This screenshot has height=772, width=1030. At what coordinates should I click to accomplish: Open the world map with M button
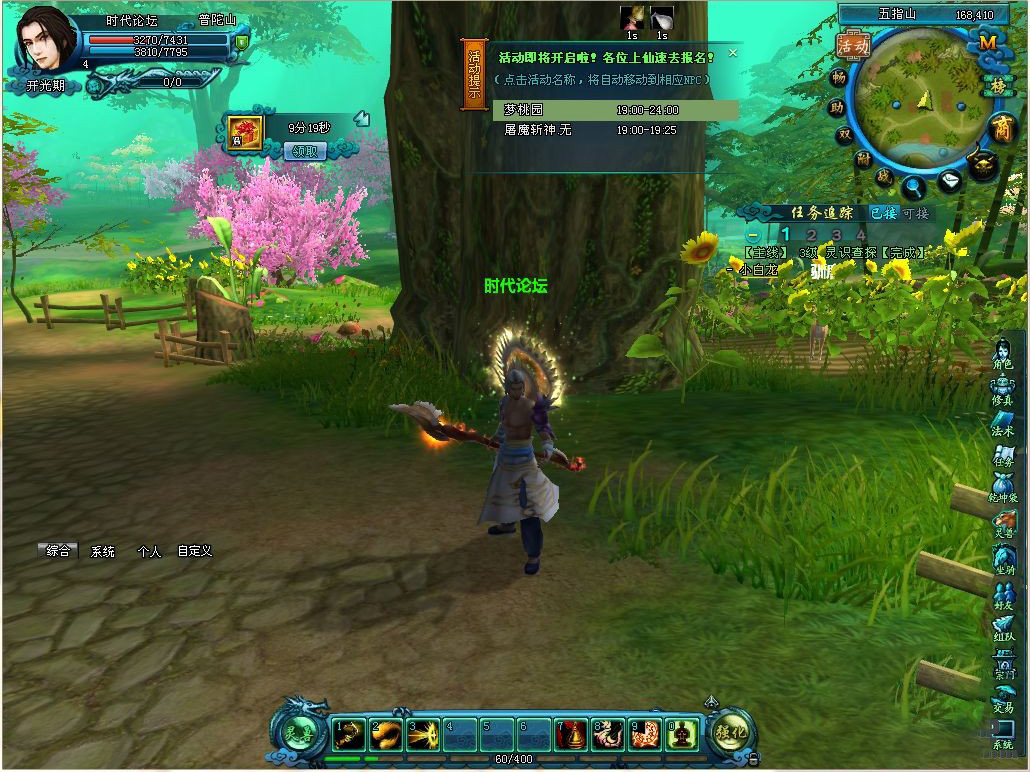987,43
